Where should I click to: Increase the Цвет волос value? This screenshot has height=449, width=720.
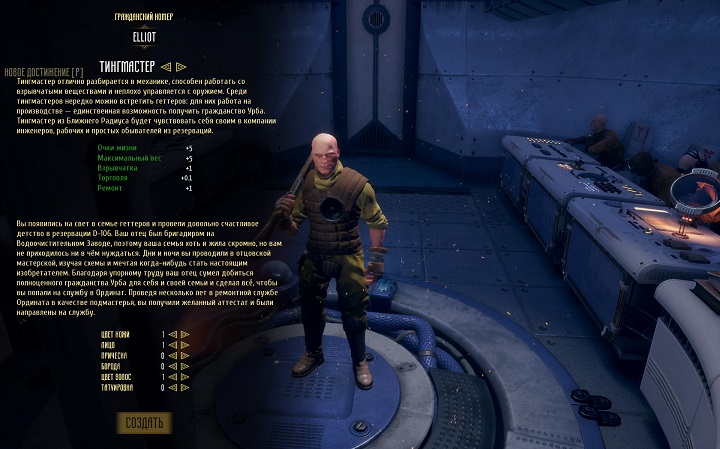point(184,378)
